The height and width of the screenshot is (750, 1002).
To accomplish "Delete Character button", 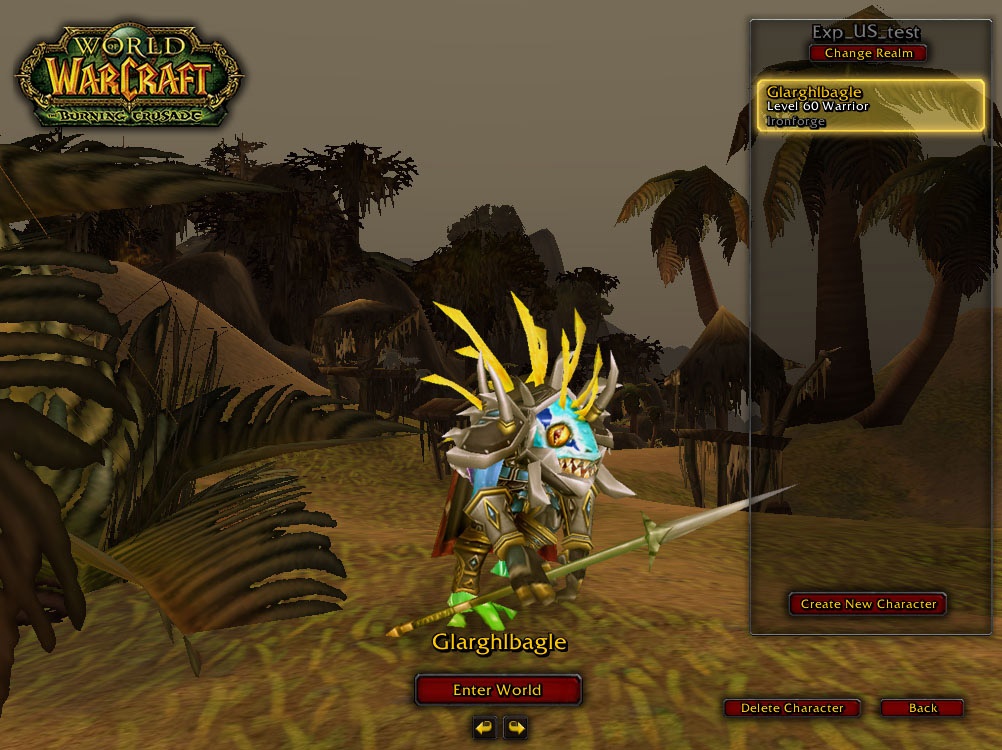I will 792,708.
